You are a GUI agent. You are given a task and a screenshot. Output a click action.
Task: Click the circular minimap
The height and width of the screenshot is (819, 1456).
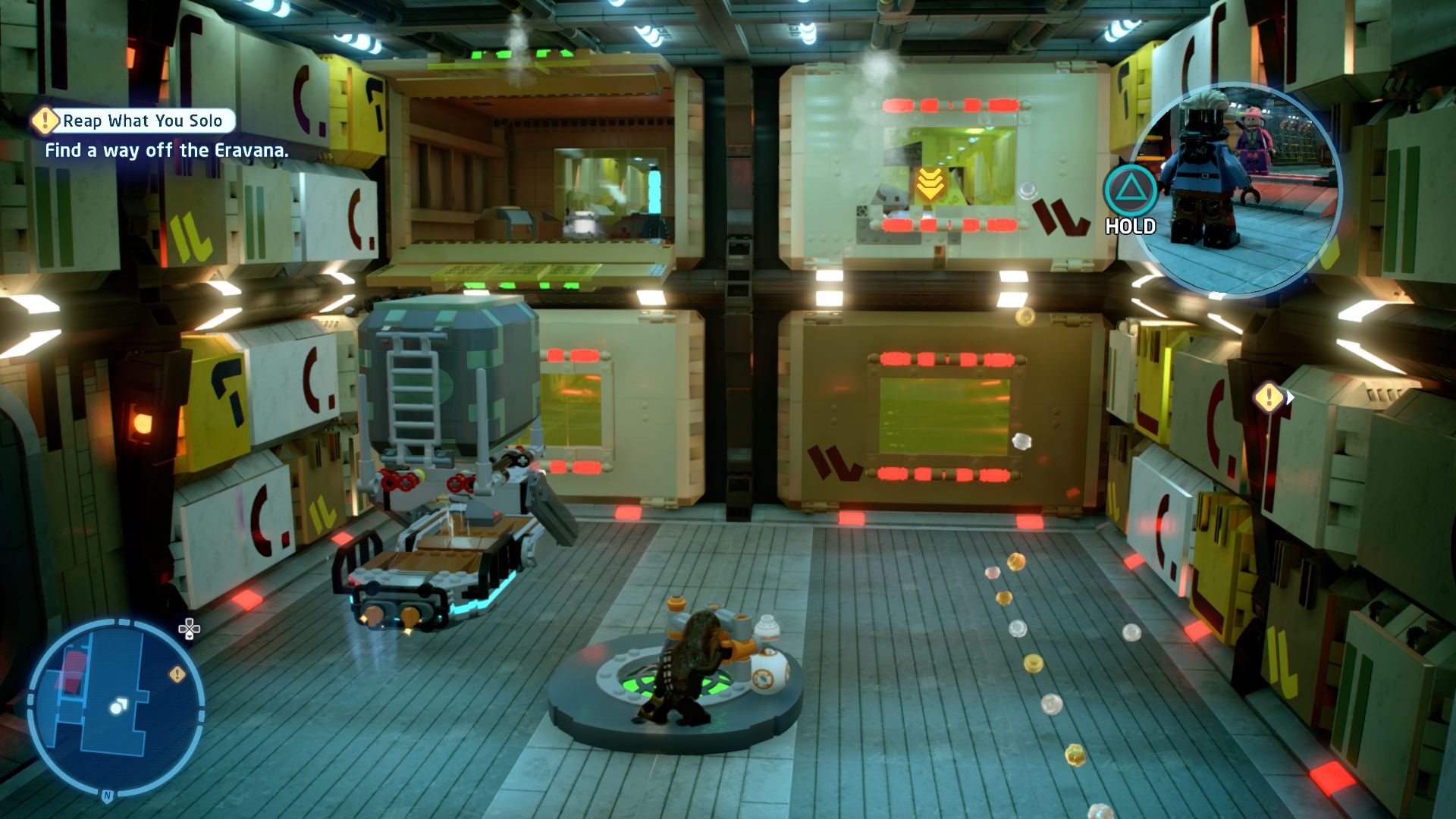(x=115, y=708)
